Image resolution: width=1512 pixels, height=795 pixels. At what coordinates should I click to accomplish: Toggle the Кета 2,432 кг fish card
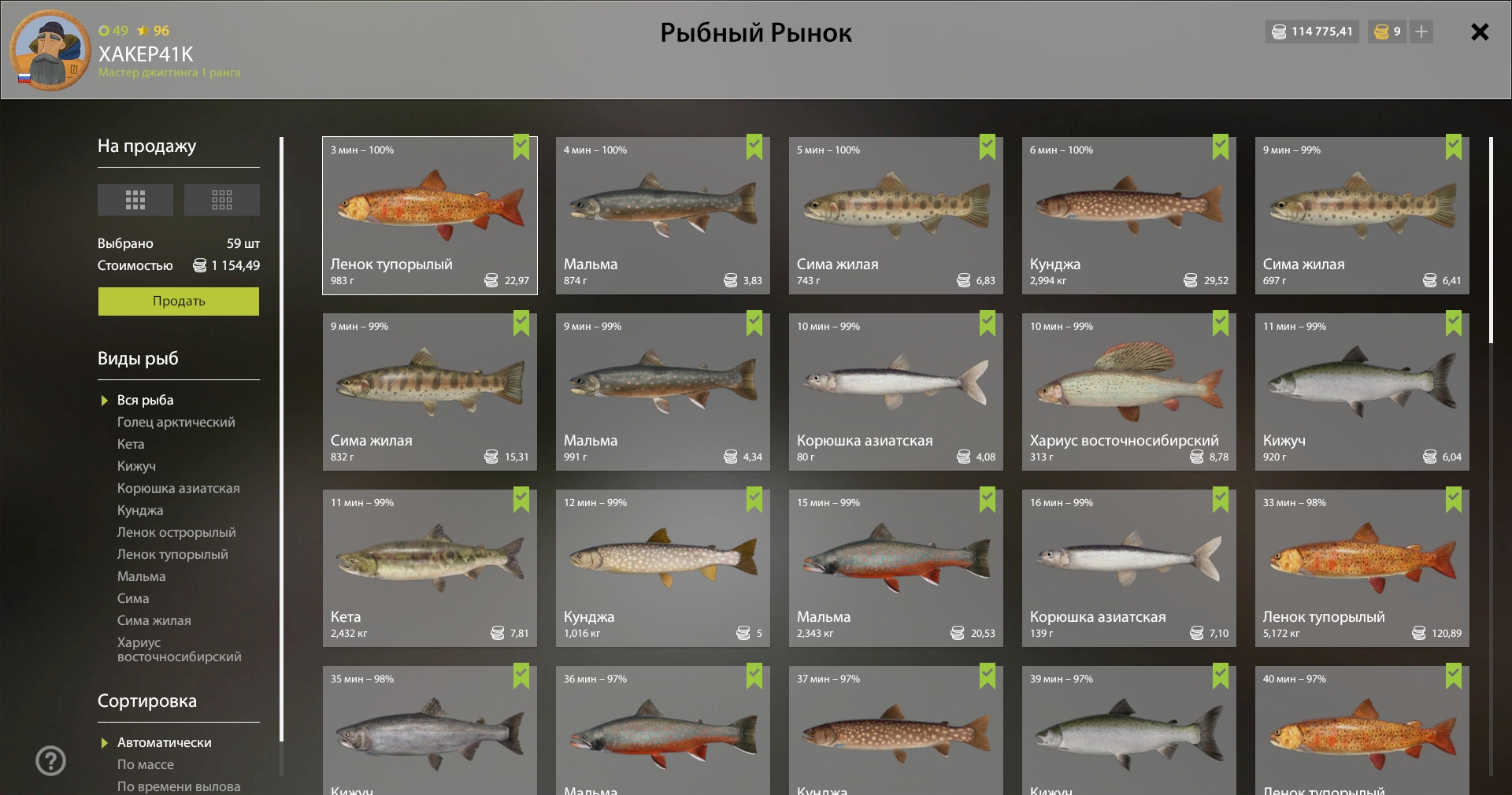click(430, 568)
